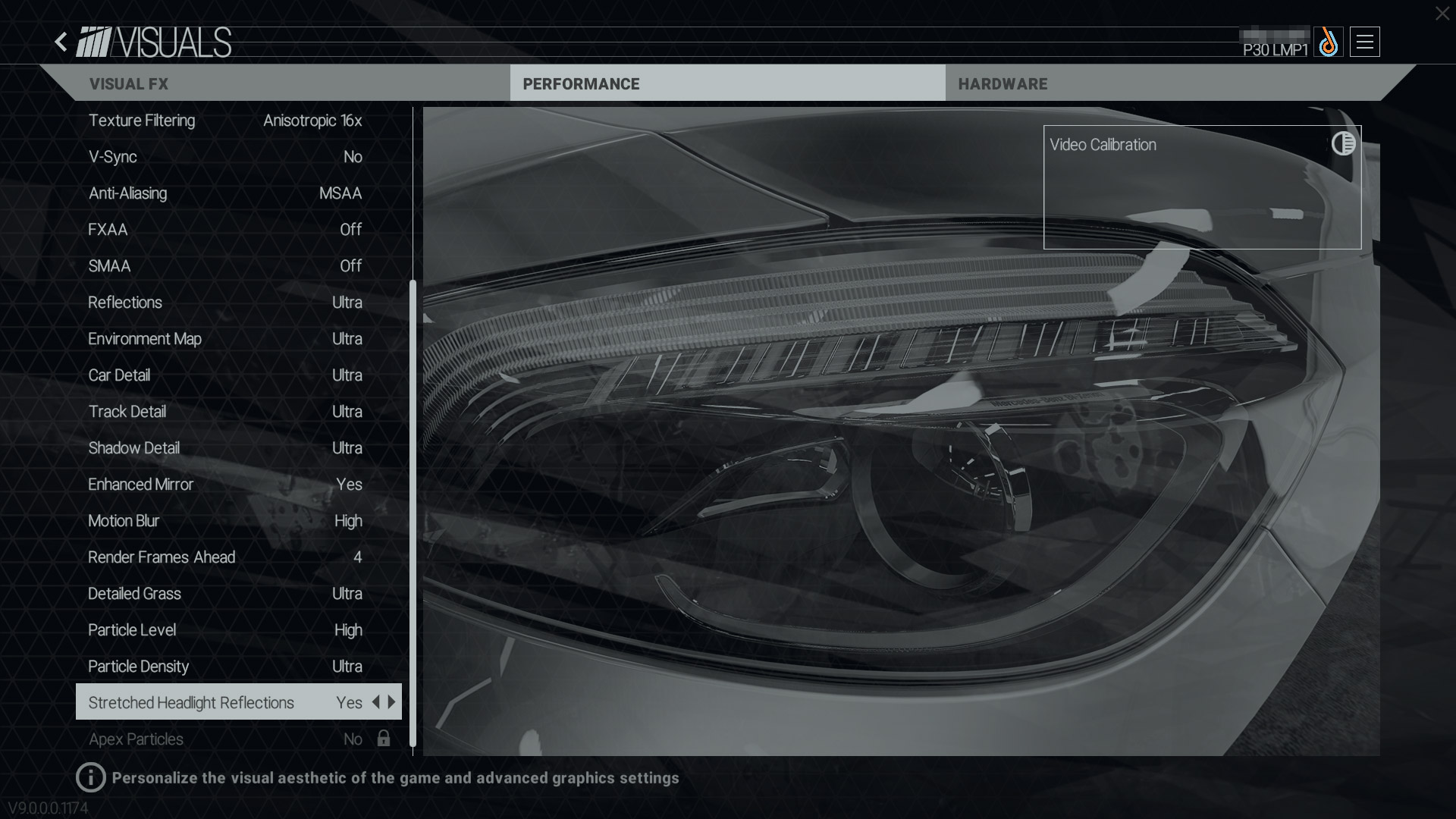Screen dimensions: 1456x819
Task: Open the Video Calibration panel
Action: (x=1201, y=187)
